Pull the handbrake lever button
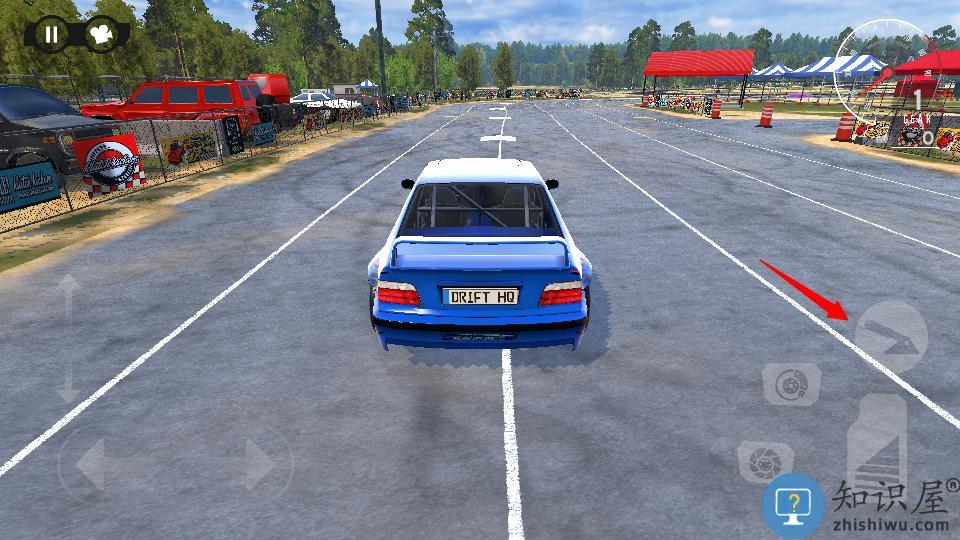 (890, 336)
